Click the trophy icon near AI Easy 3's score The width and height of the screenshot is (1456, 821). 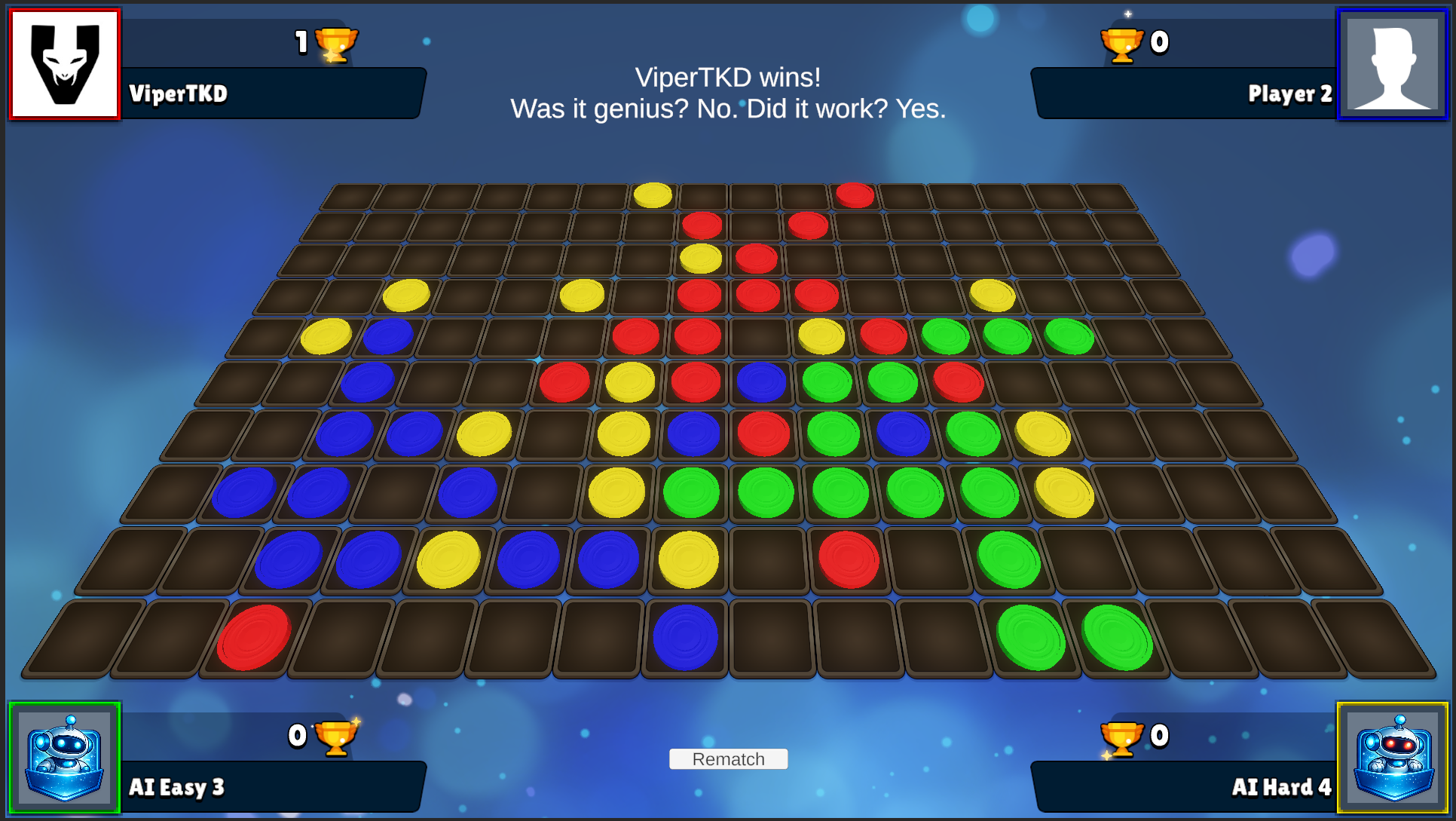[338, 738]
